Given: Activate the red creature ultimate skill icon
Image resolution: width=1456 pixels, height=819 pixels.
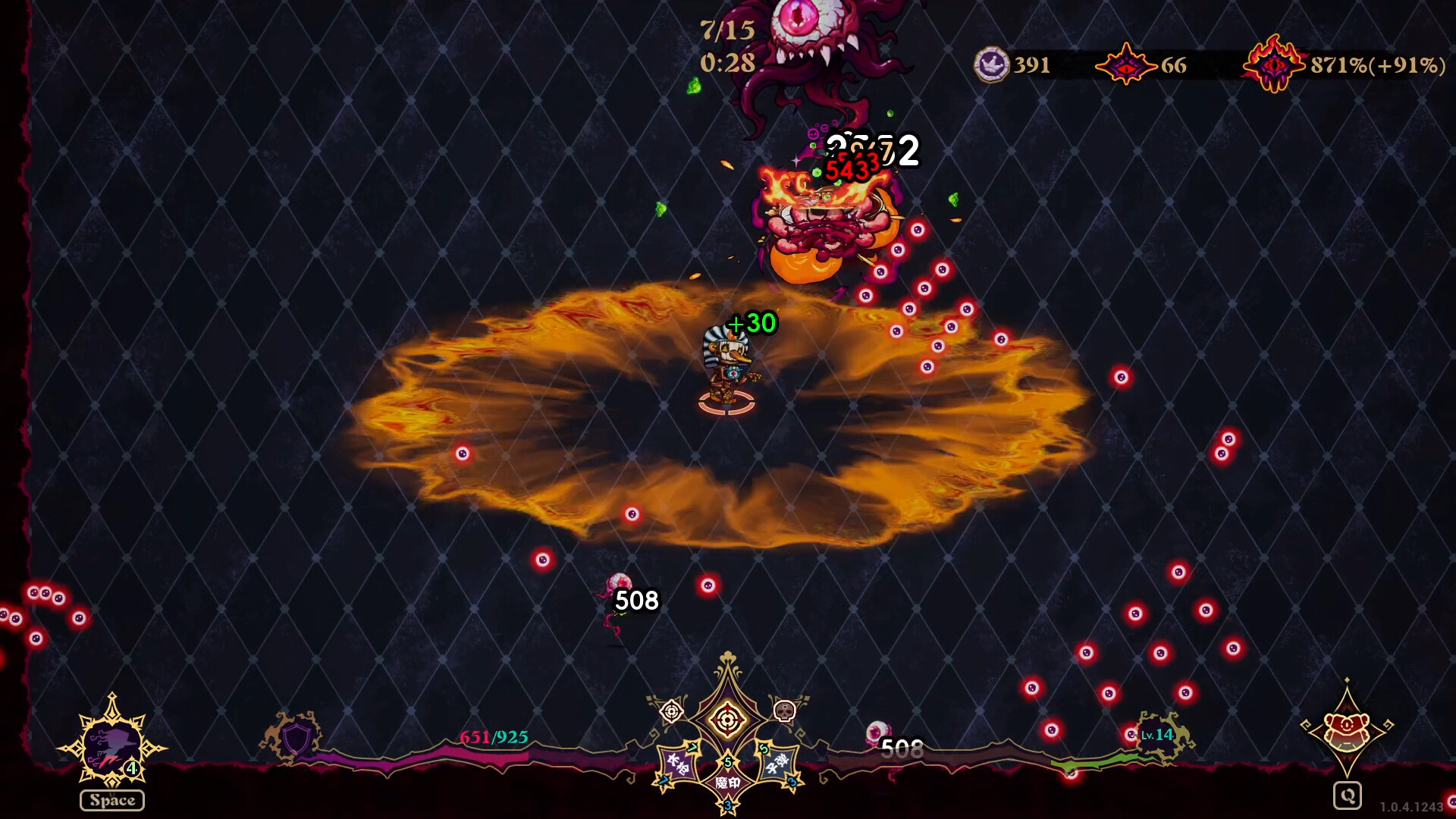Looking at the screenshot, I should pos(1346,727).
